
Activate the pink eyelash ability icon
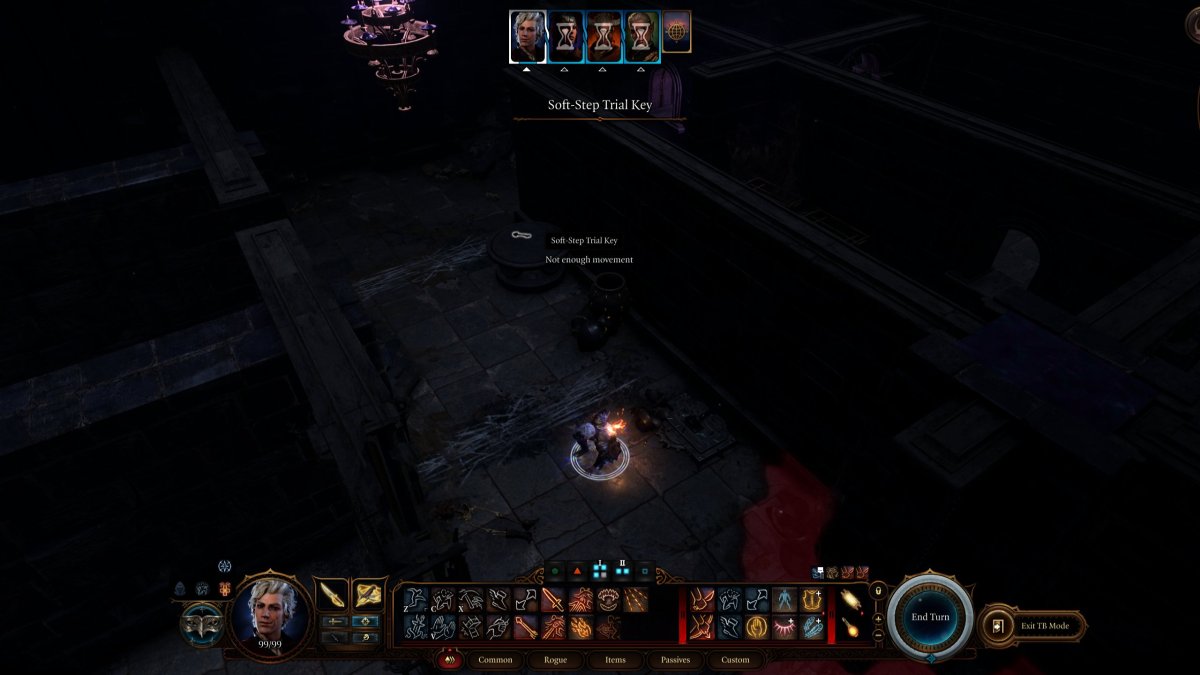[784, 627]
